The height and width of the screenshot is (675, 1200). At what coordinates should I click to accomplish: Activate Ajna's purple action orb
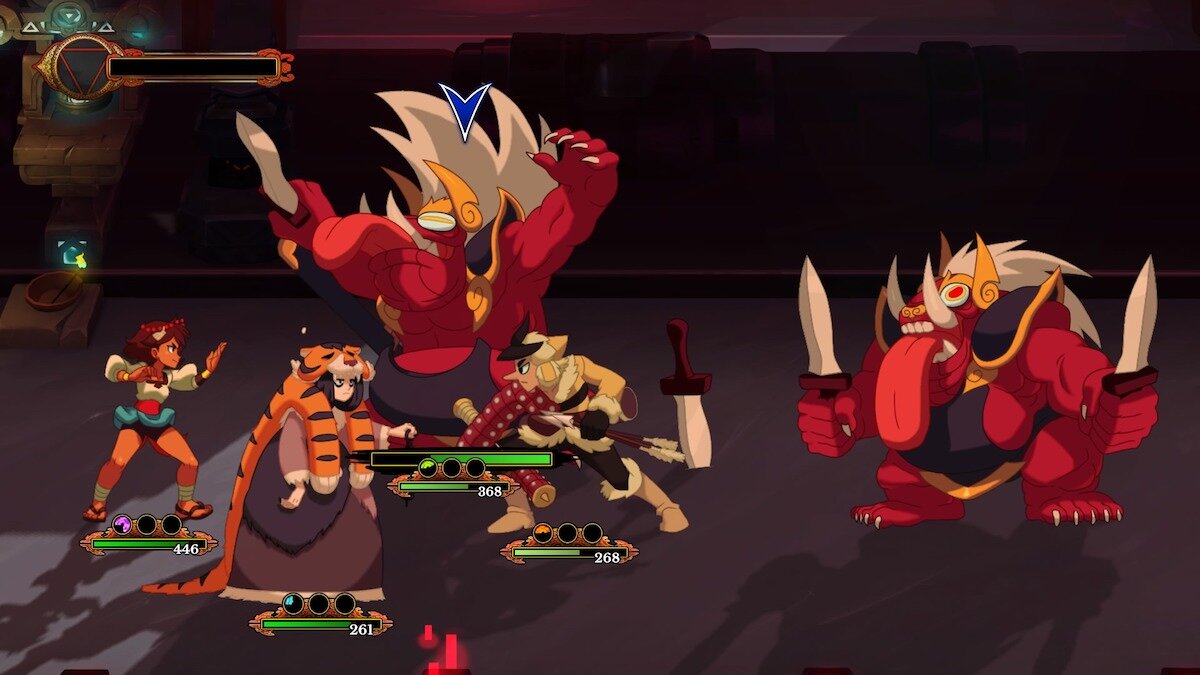tap(122, 523)
